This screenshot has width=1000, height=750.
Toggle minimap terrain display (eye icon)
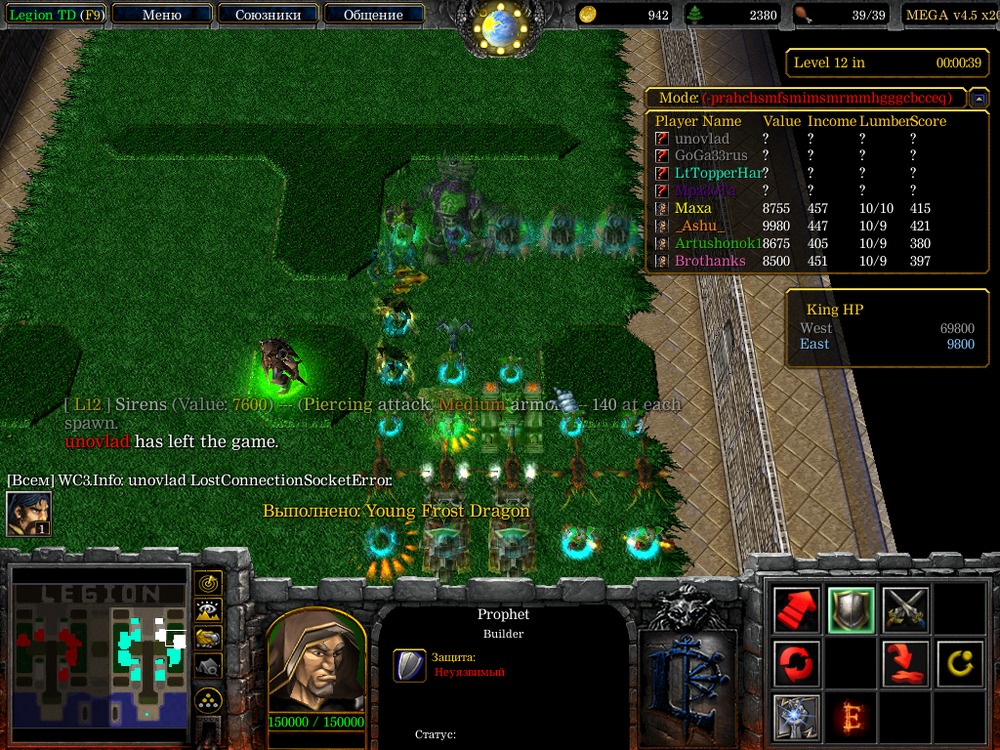(208, 610)
